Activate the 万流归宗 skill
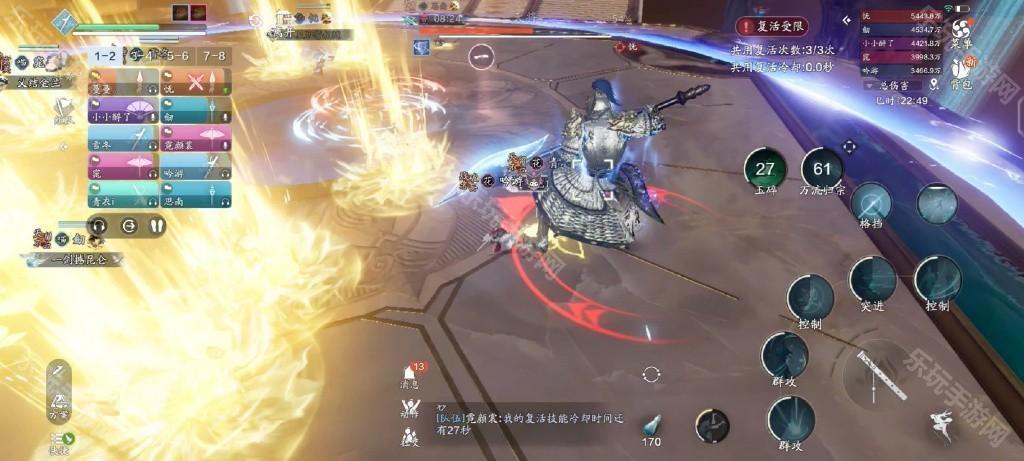The height and width of the screenshot is (461, 1024). pyautogui.click(x=822, y=170)
